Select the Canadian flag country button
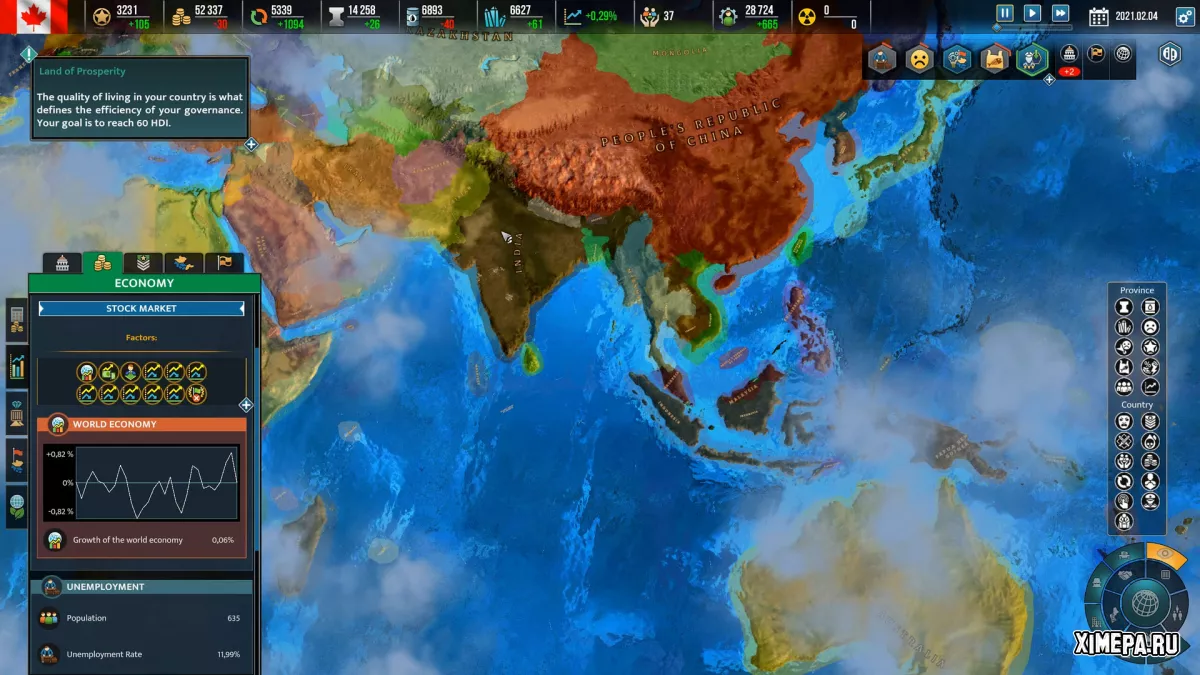Viewport: 1200px width, 675px height. [x=34, y=15]
